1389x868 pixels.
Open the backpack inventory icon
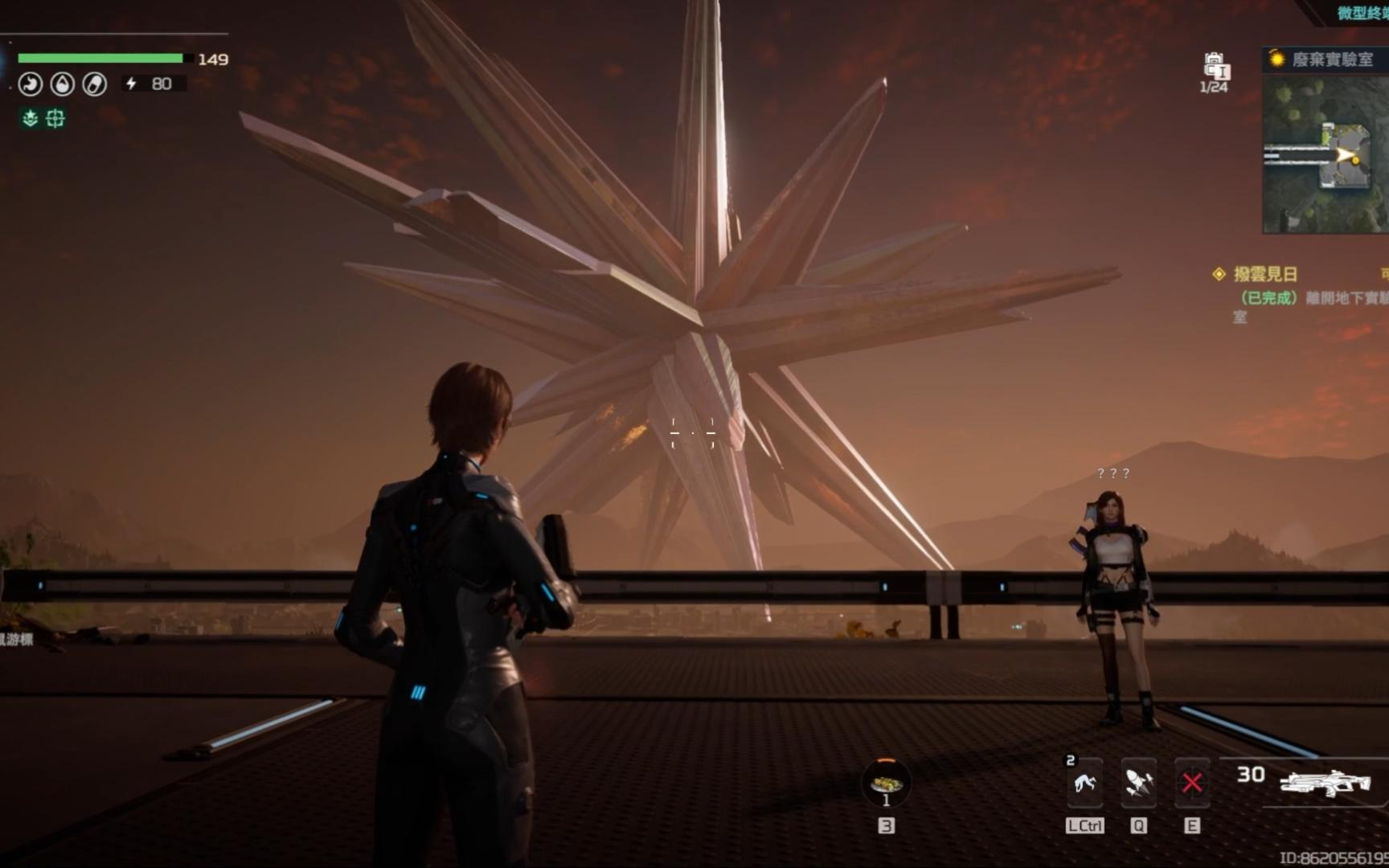1215,66
